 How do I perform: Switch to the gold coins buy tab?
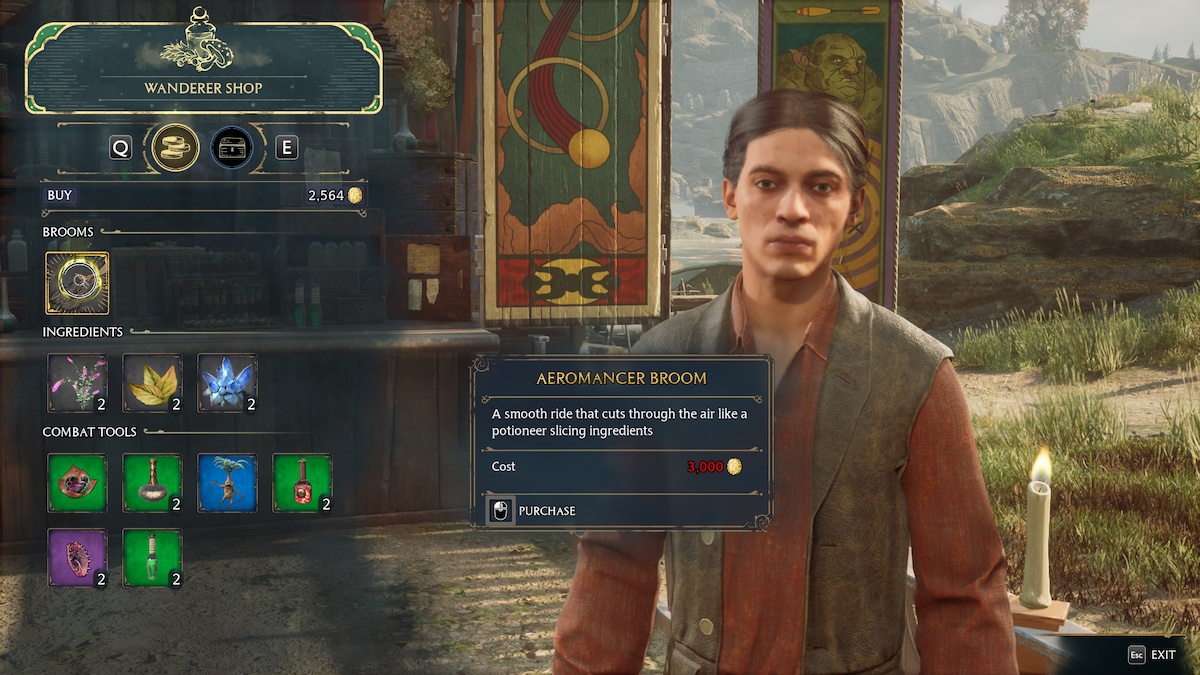(x=175, y=148)
